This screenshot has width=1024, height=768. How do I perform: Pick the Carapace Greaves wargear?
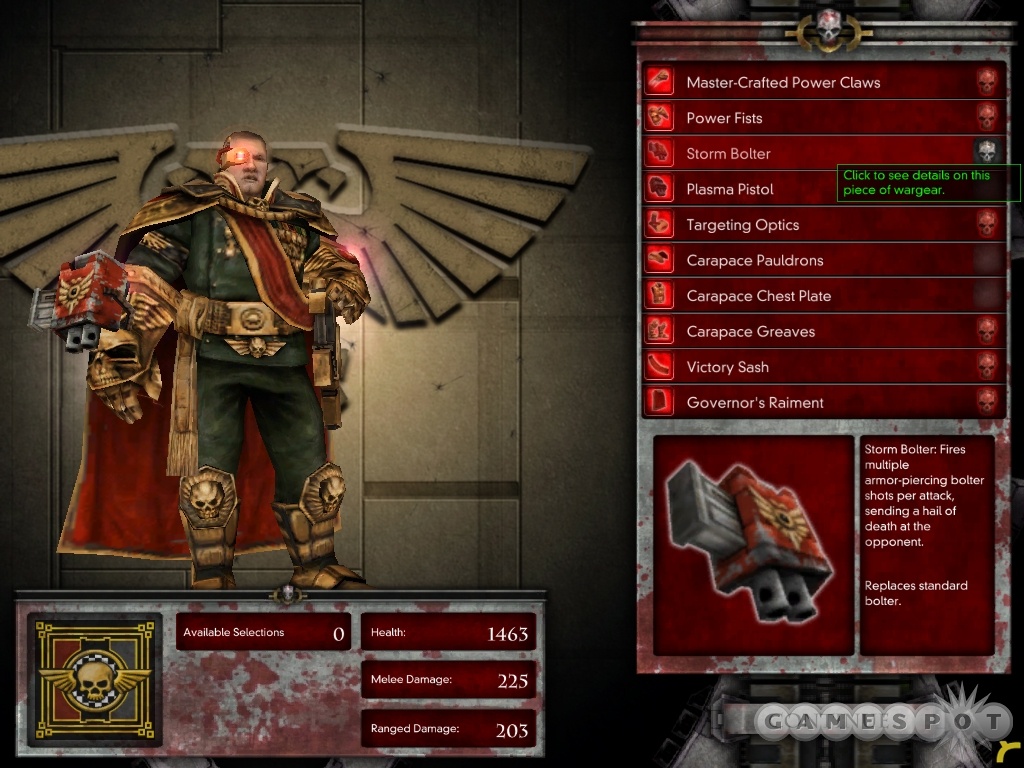(x=750, y=332)
